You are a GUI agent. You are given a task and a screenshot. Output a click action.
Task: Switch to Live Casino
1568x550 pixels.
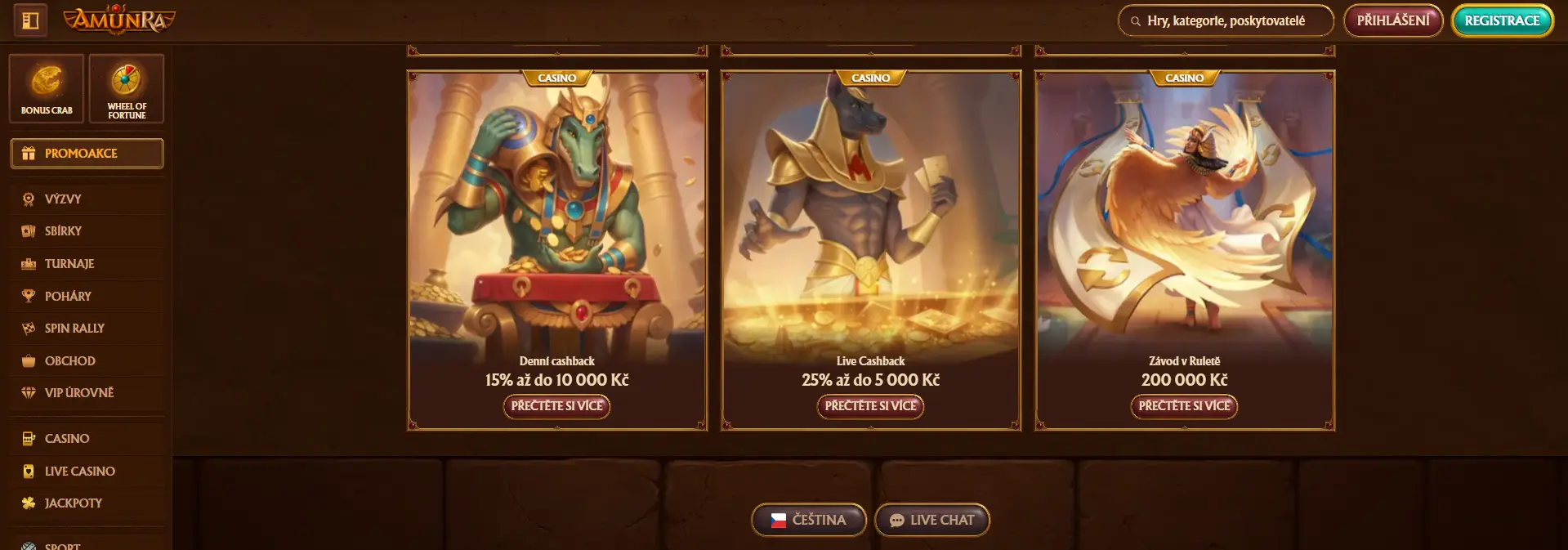click(x=79, y=472)
